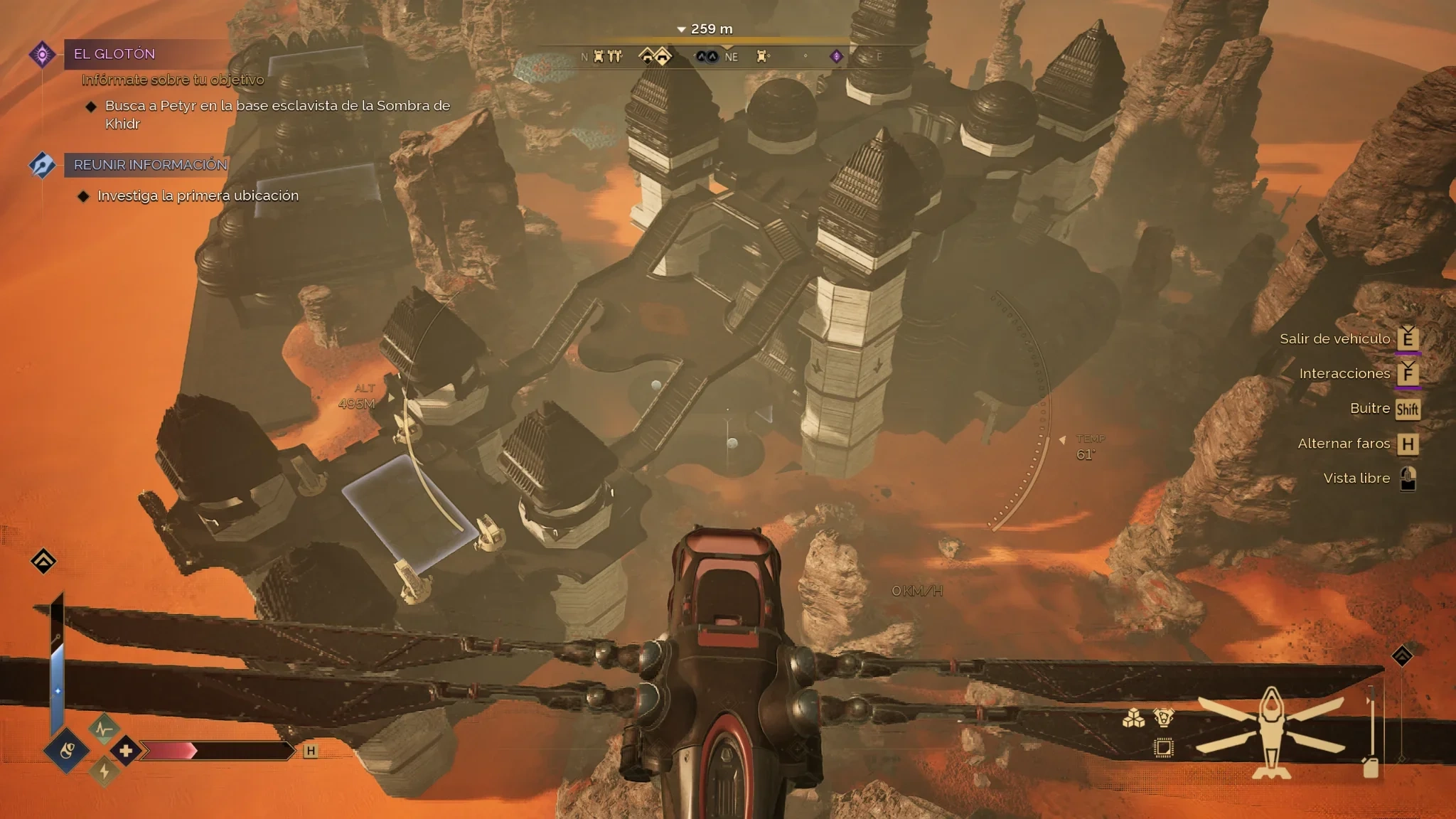Select the El Glotón quest tracker
1456x819 pixels.
[x=114, y=54]
